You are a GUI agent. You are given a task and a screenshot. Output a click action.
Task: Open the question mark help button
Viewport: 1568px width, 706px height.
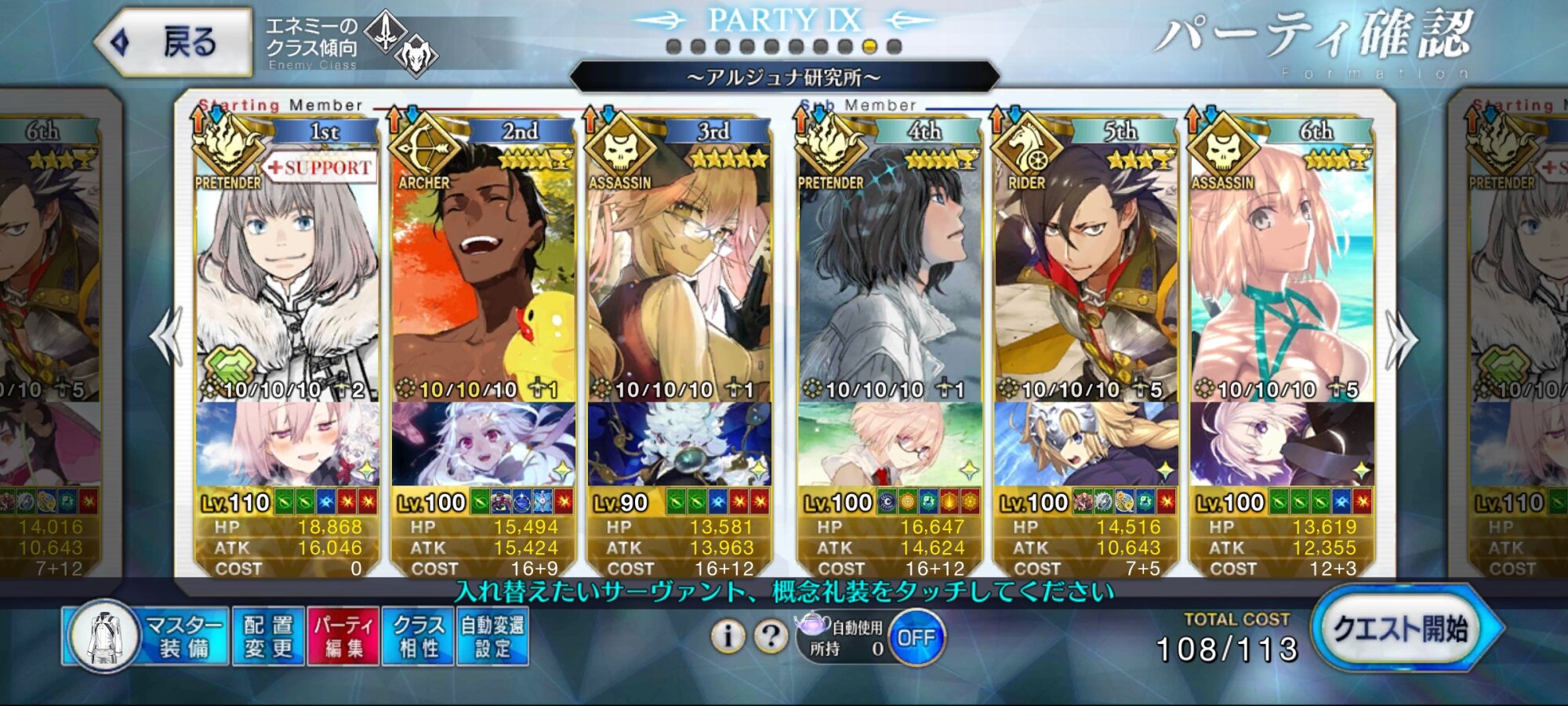tap(771, 636)
